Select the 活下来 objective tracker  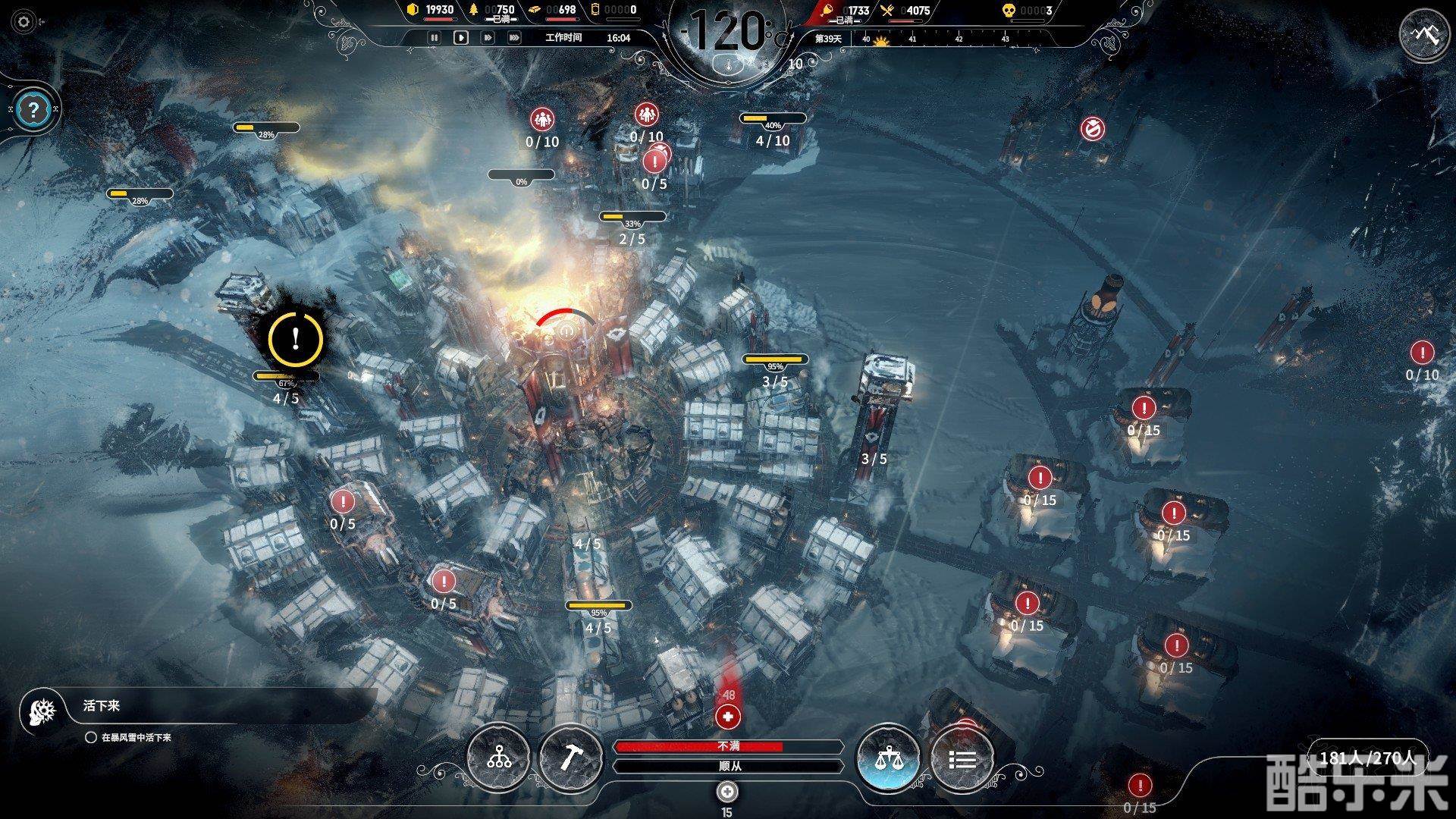click(102, 706)
